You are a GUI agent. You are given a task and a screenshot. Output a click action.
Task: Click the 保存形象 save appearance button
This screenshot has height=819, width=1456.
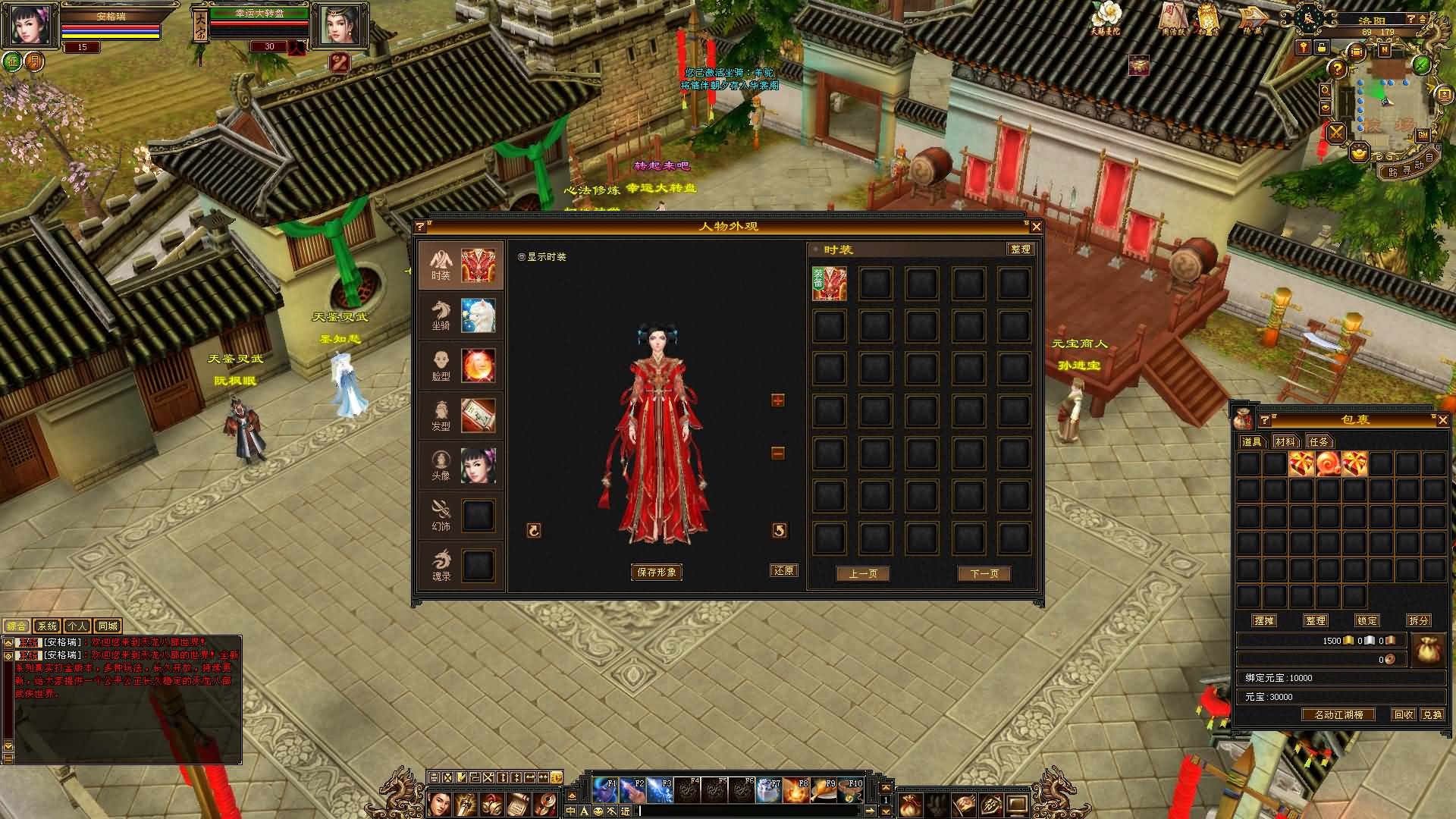[657, 573]
